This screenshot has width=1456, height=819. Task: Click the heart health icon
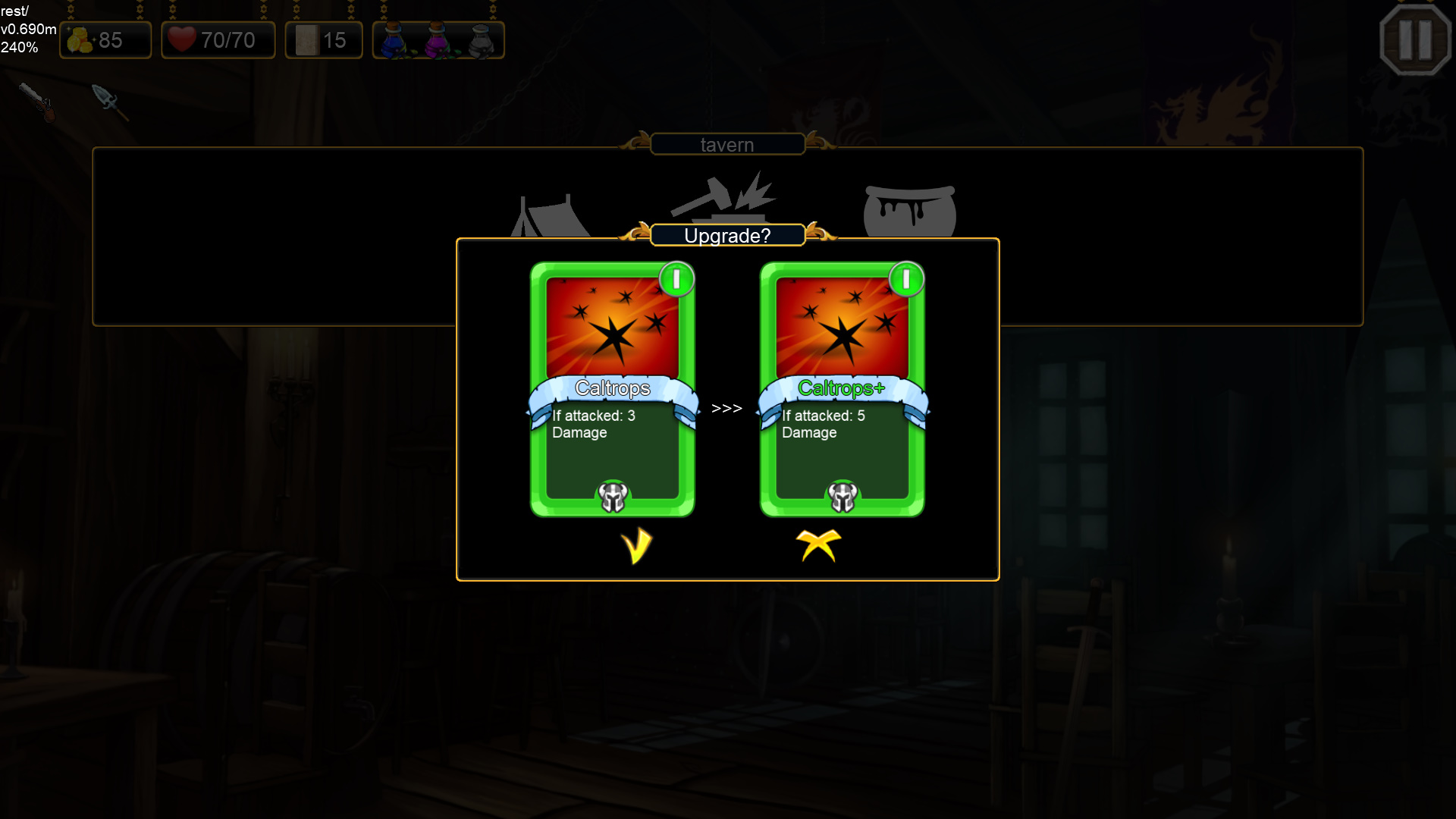(183, 39)
